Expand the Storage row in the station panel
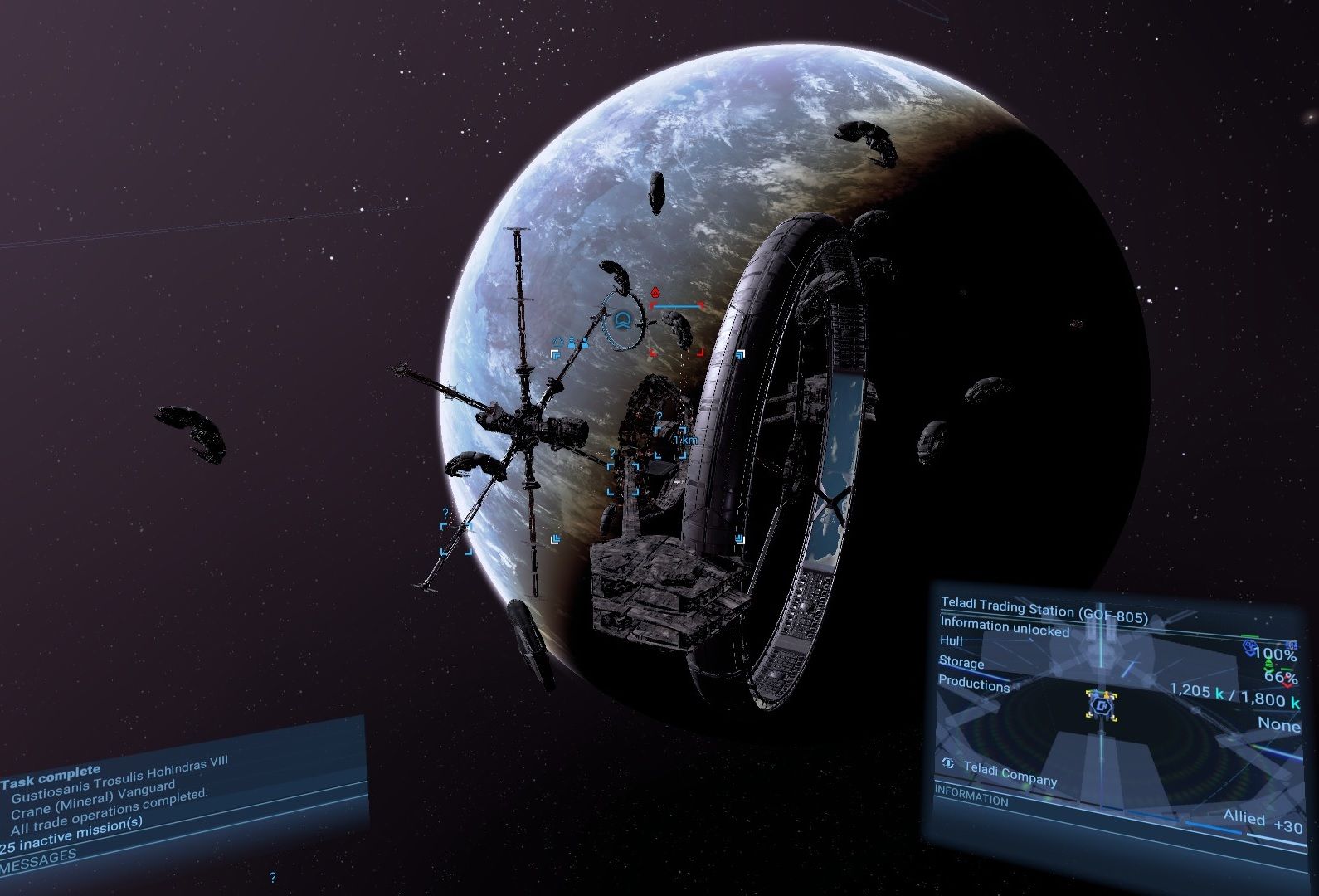The height and width of the screenshot is (896, 1319). point(961,664)
